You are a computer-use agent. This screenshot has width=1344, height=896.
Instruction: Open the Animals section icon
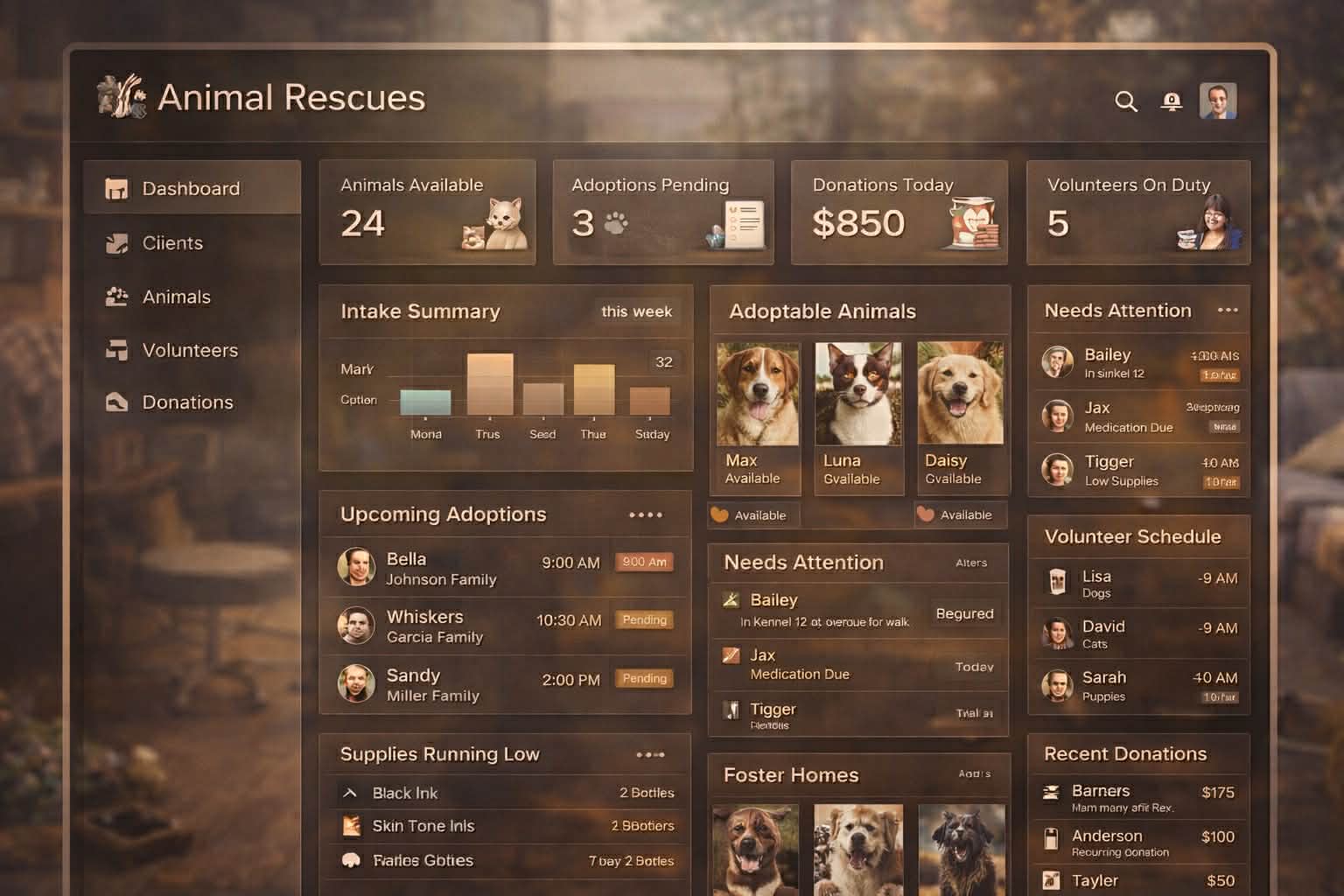click(115, 297)
